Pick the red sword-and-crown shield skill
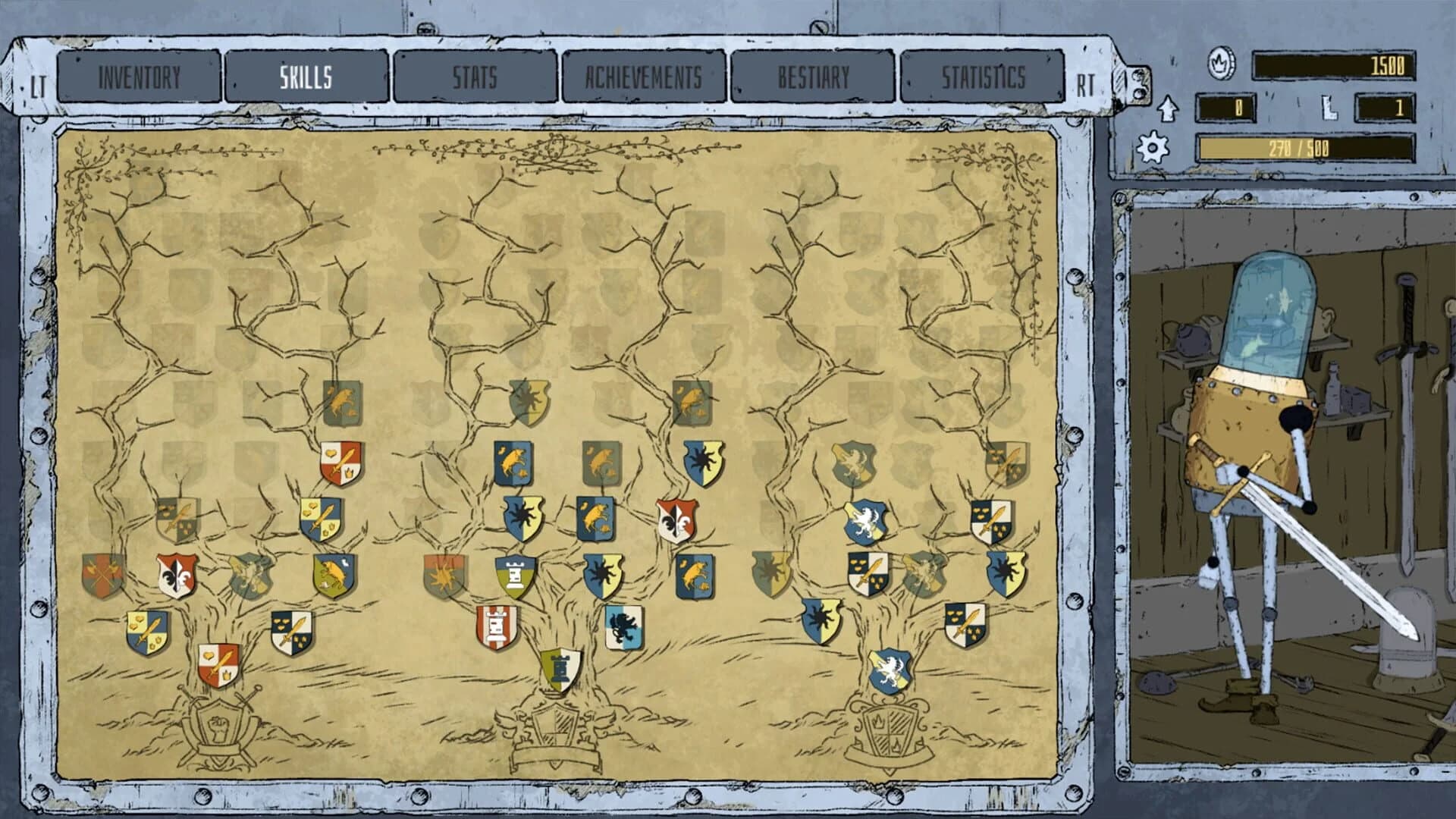1456x819 pixels. coord(218,664)
